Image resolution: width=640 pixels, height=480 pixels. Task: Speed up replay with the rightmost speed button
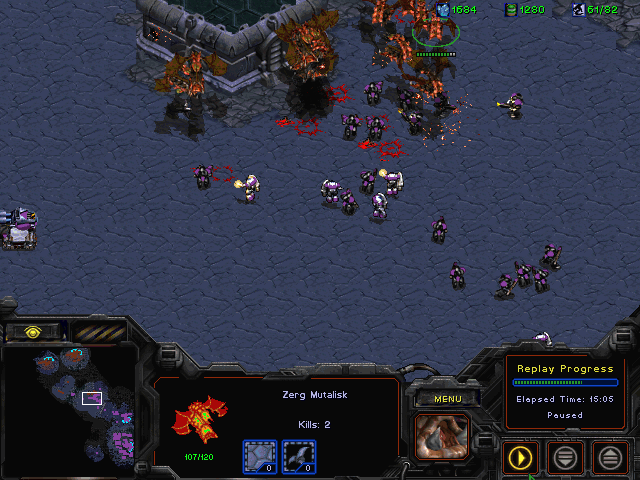(609, 458)
